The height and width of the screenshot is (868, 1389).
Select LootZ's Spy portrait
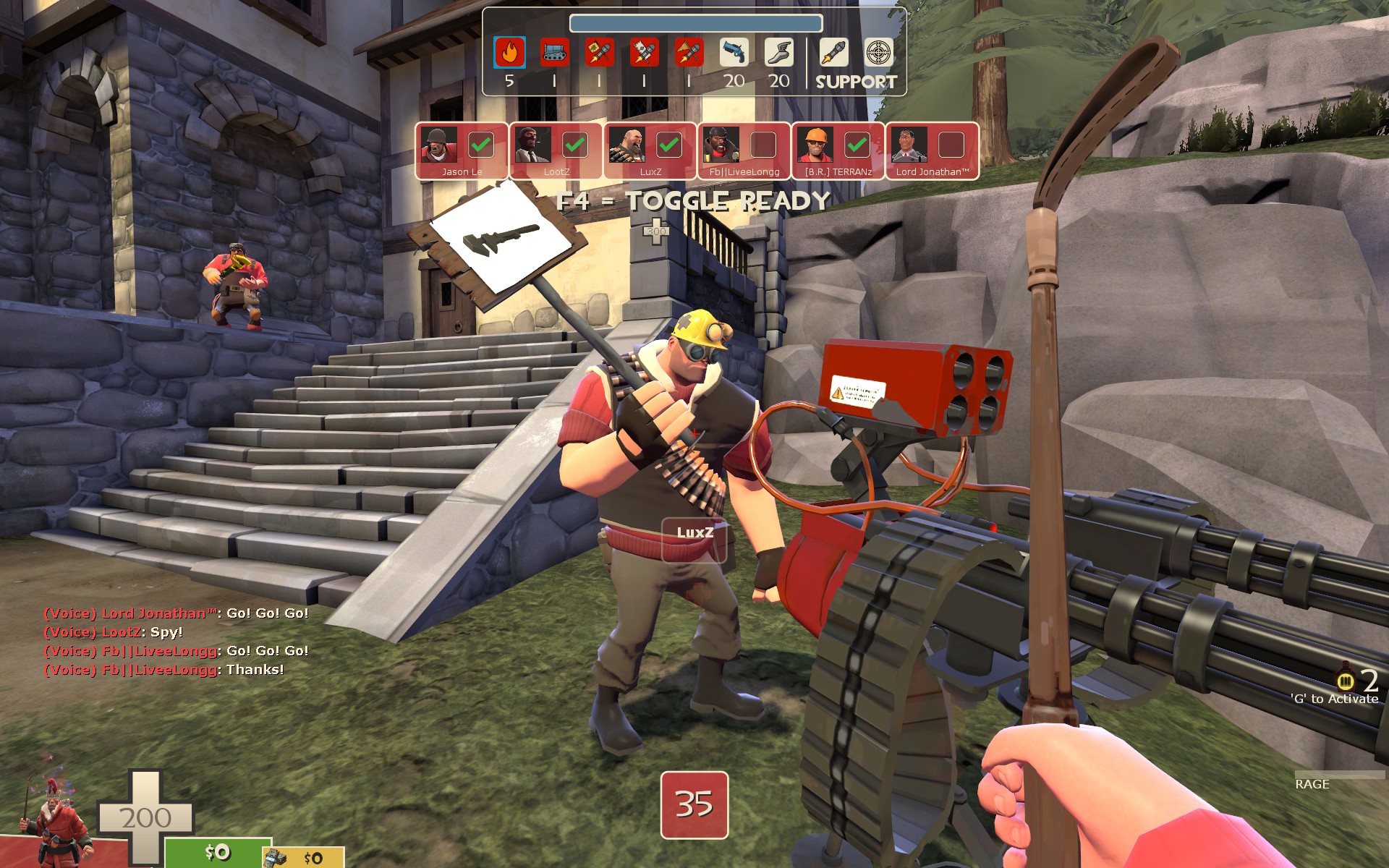[533, 145]
